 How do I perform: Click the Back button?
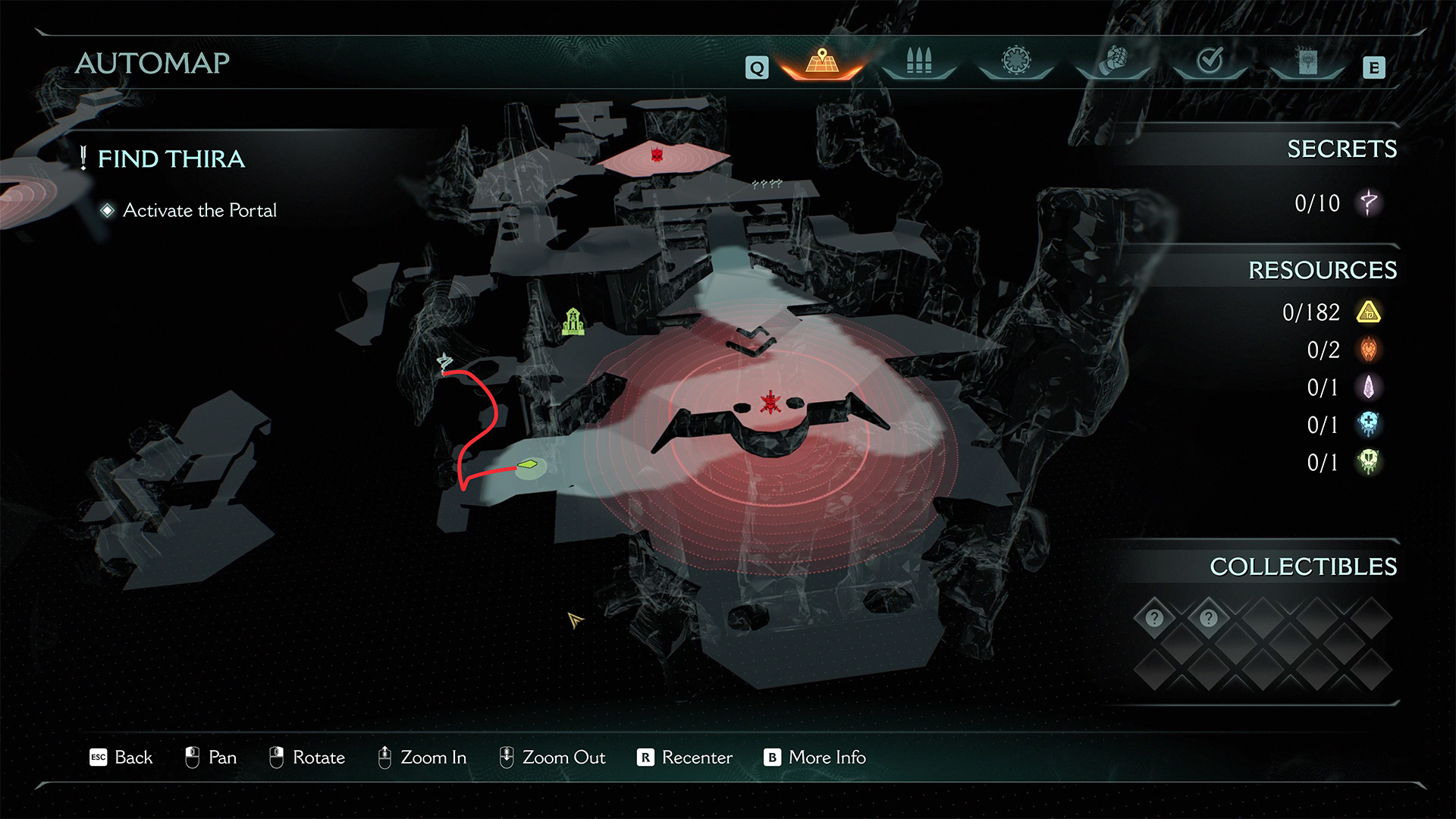[121, 758]
